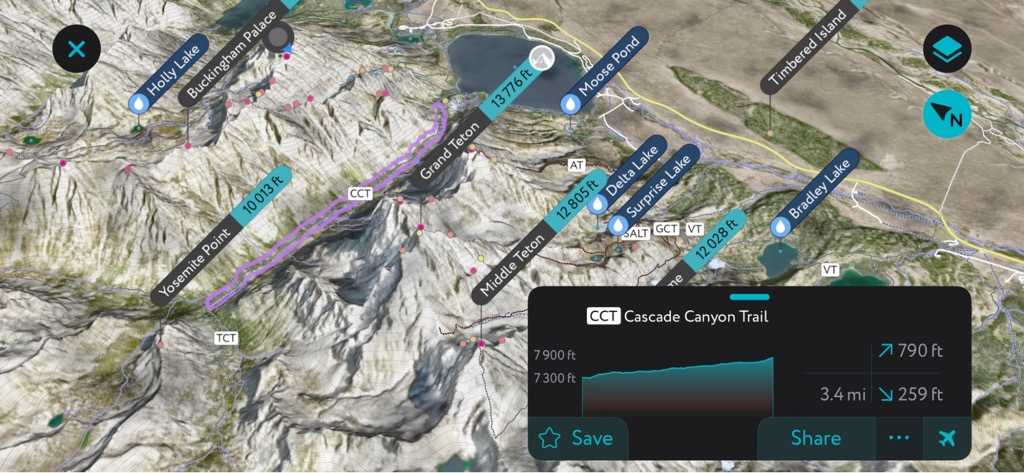Viewport: 1024px width, 473px height.
Task: Save the Cascade Canyon Trail
Action: click(x=577, y=438)
